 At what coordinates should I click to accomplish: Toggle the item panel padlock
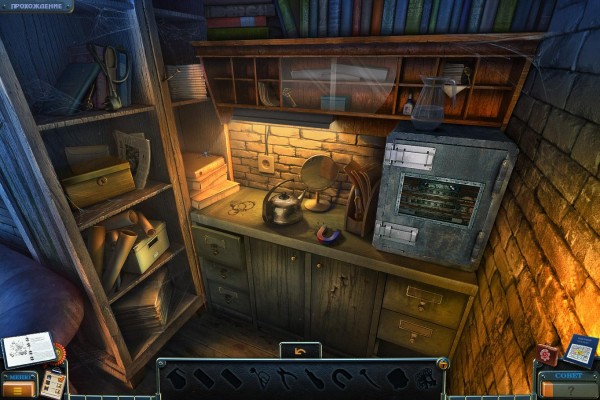pos(443,364)
